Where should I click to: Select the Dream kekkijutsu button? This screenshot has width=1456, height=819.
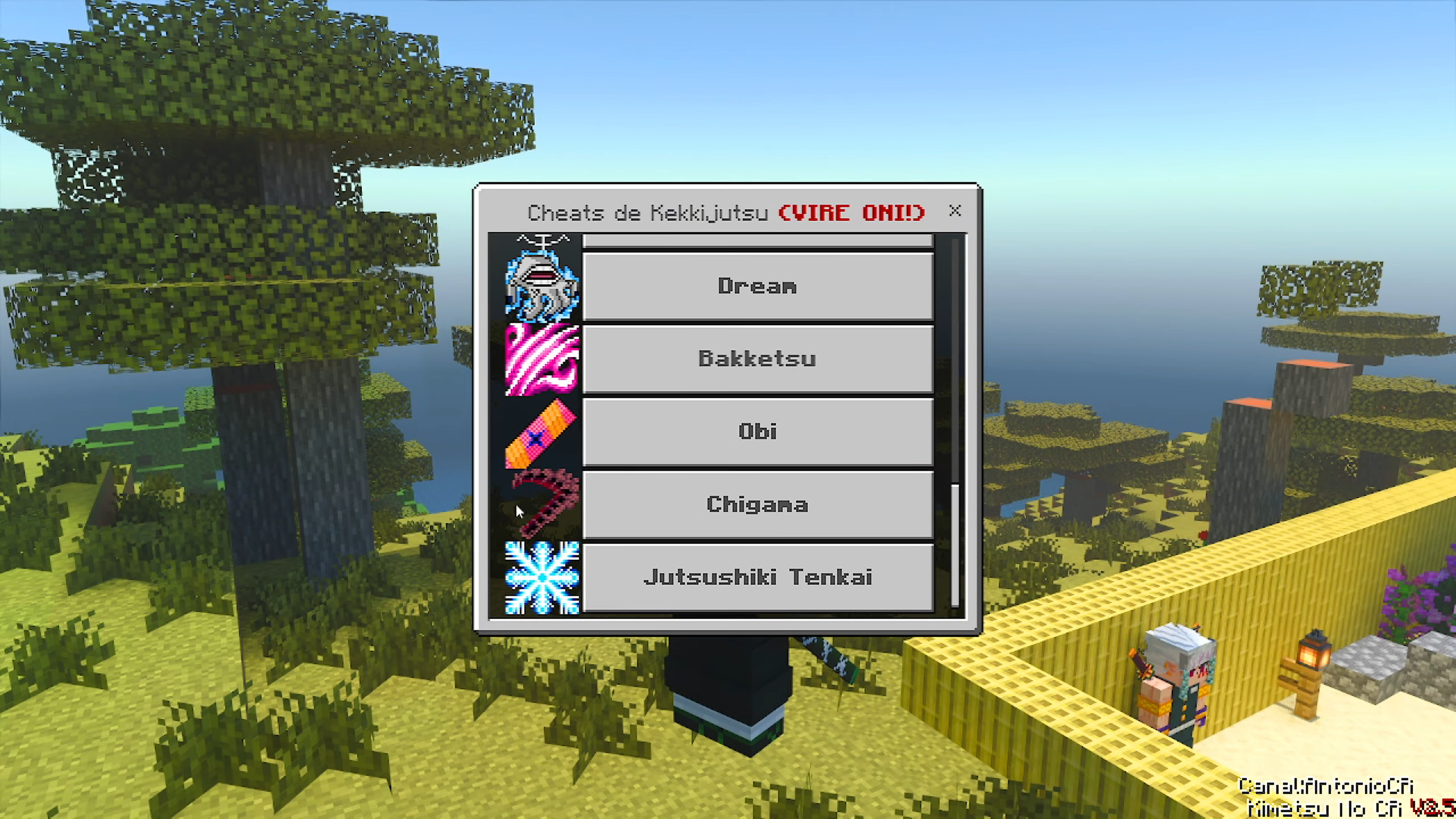[758, 286]
